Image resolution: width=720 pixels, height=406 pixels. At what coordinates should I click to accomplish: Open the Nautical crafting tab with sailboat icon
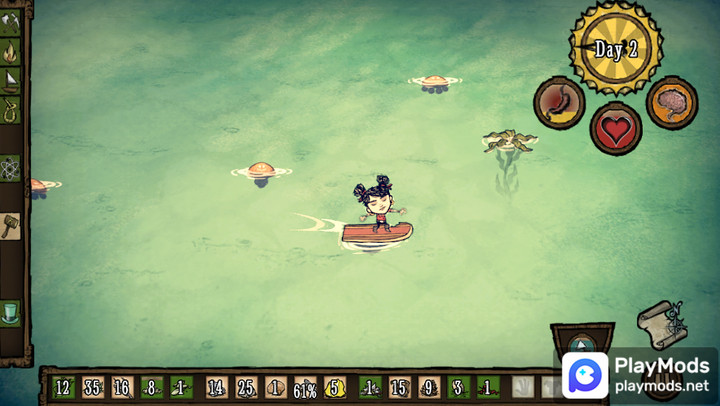coord(10,80)
